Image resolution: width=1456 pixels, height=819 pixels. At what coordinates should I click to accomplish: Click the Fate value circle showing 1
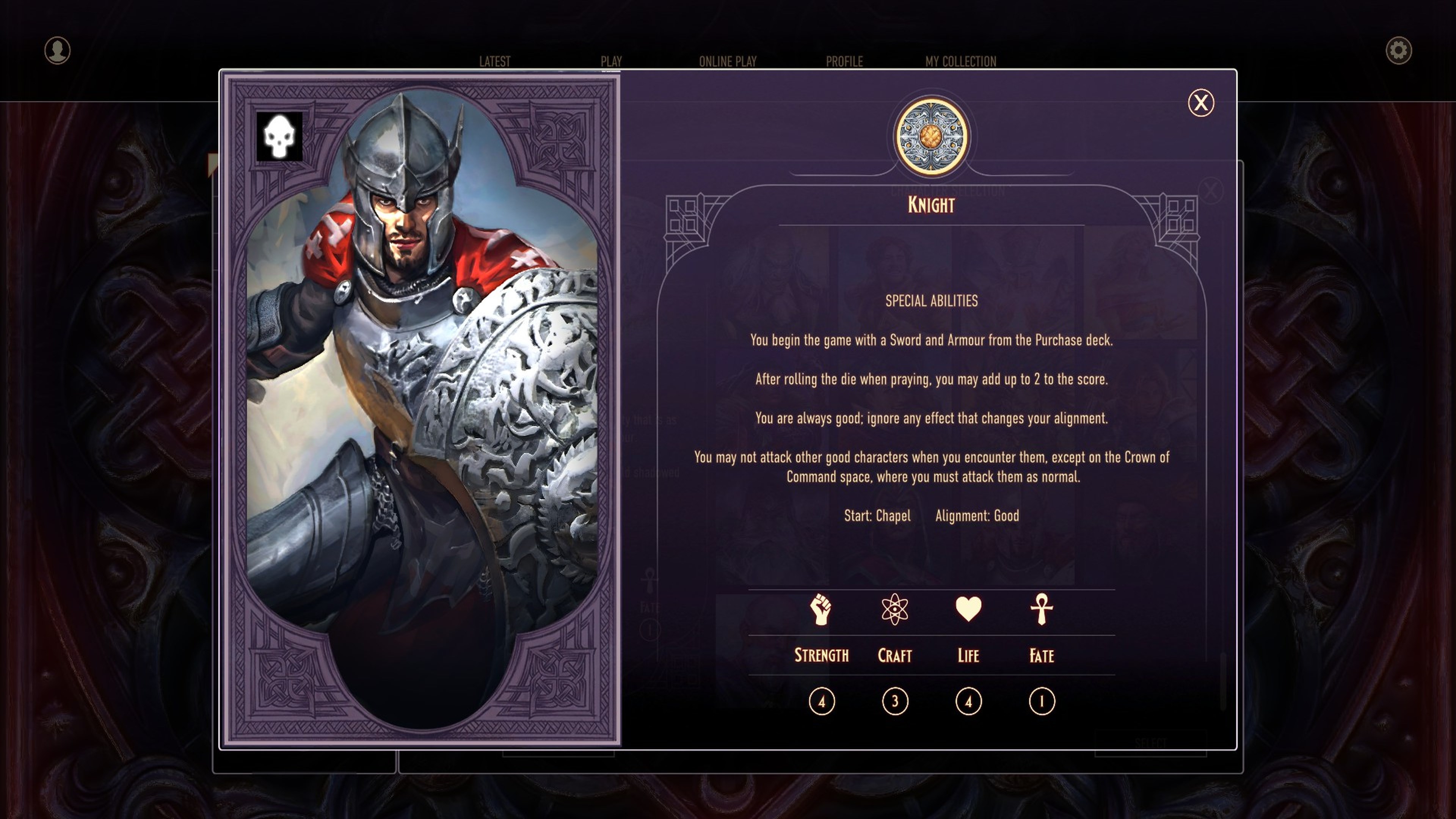point(1040,702)
